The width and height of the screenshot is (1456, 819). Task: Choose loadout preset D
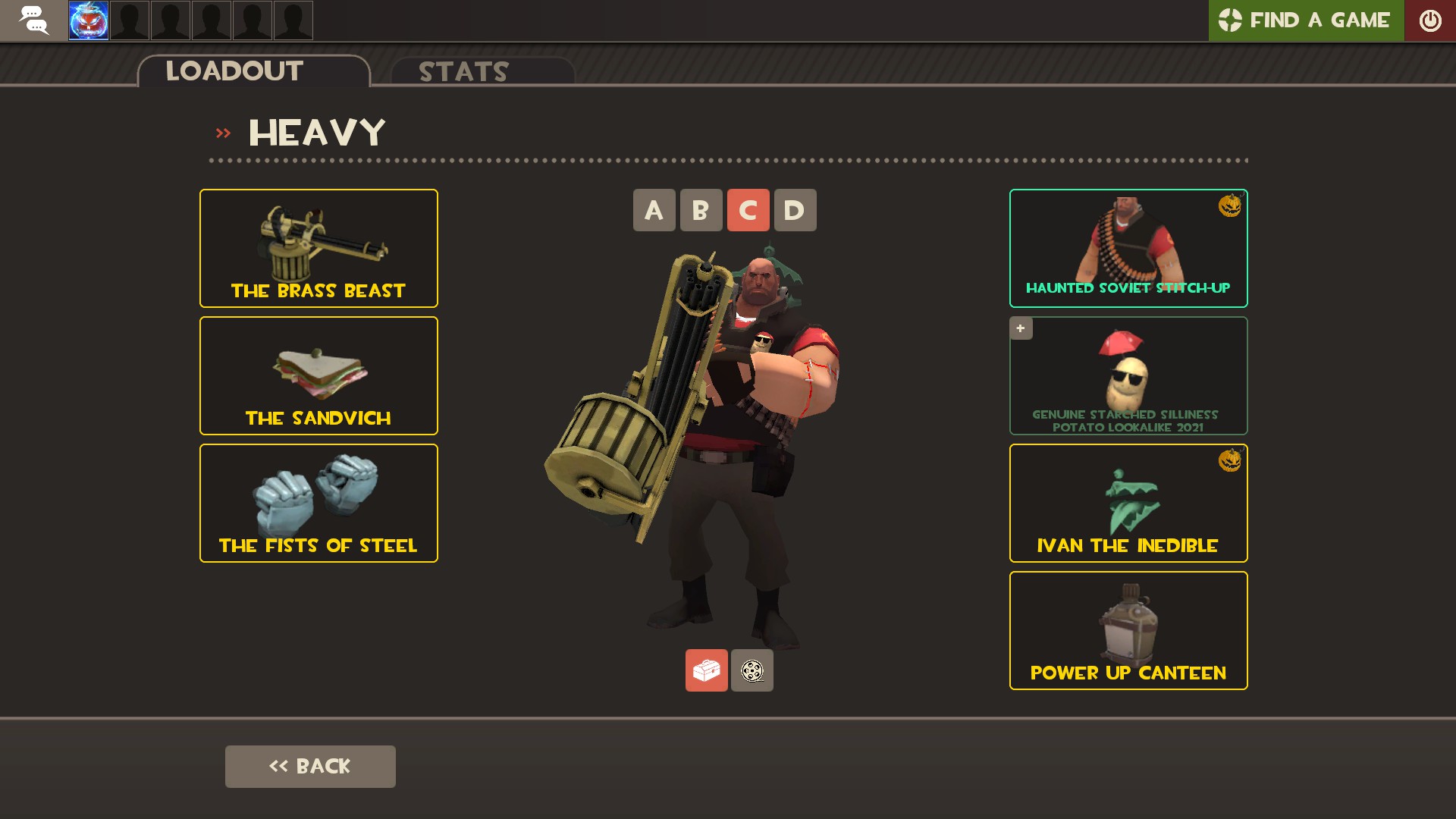[x=795, y=210]
